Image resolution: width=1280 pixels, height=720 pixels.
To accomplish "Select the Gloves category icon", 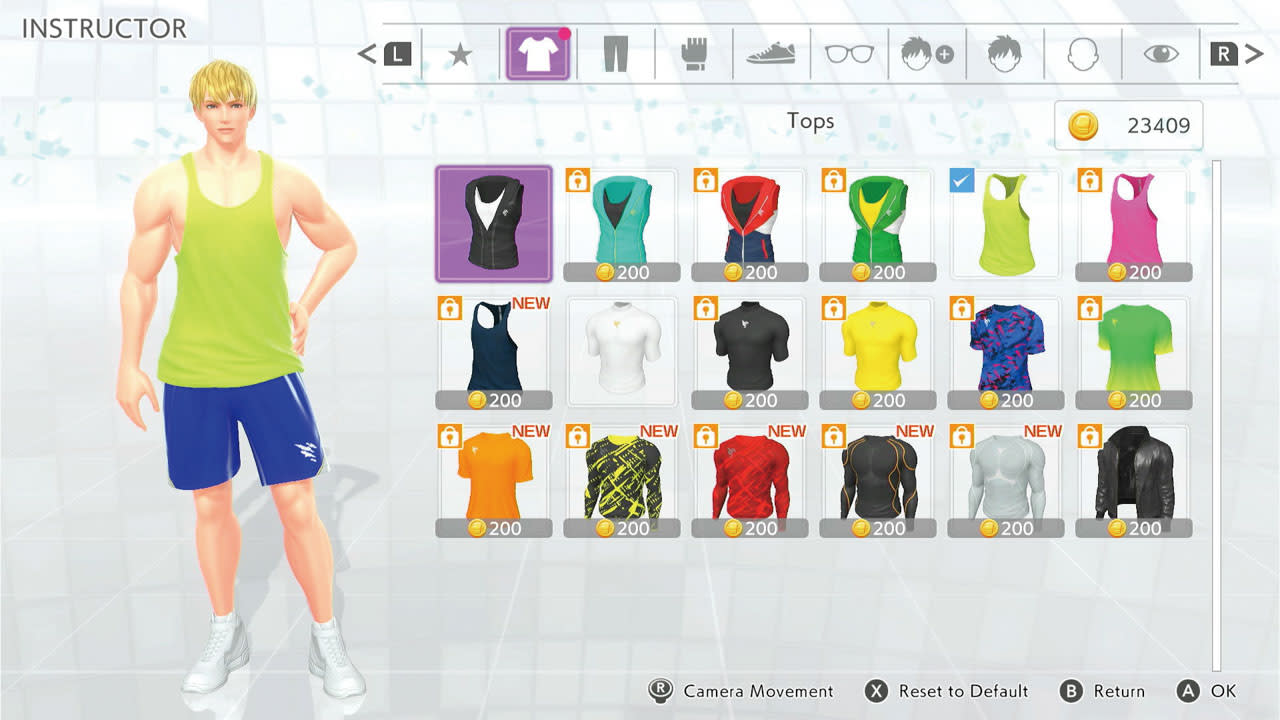I will 693,54.
